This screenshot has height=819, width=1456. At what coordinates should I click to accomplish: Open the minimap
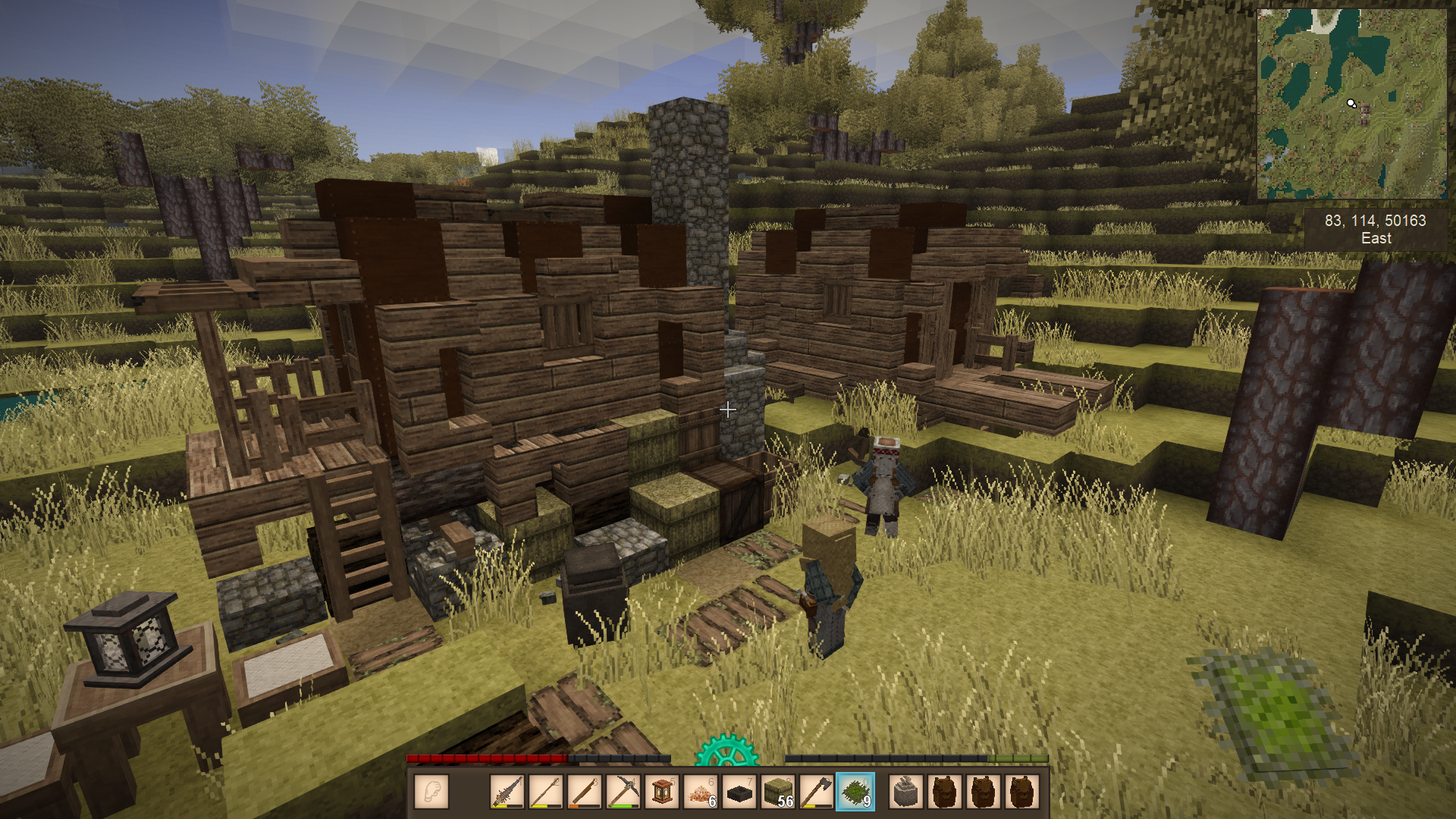pos(1351,103)
